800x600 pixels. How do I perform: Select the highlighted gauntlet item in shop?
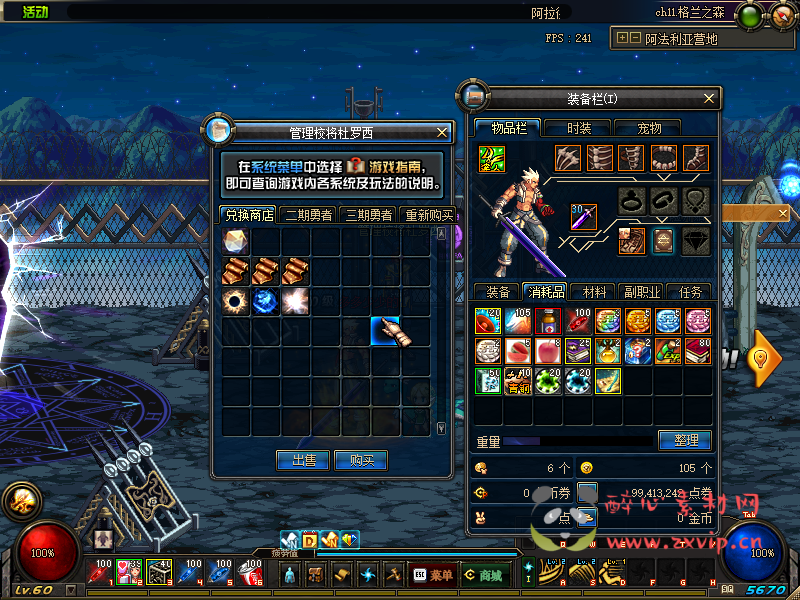point(386,331)
